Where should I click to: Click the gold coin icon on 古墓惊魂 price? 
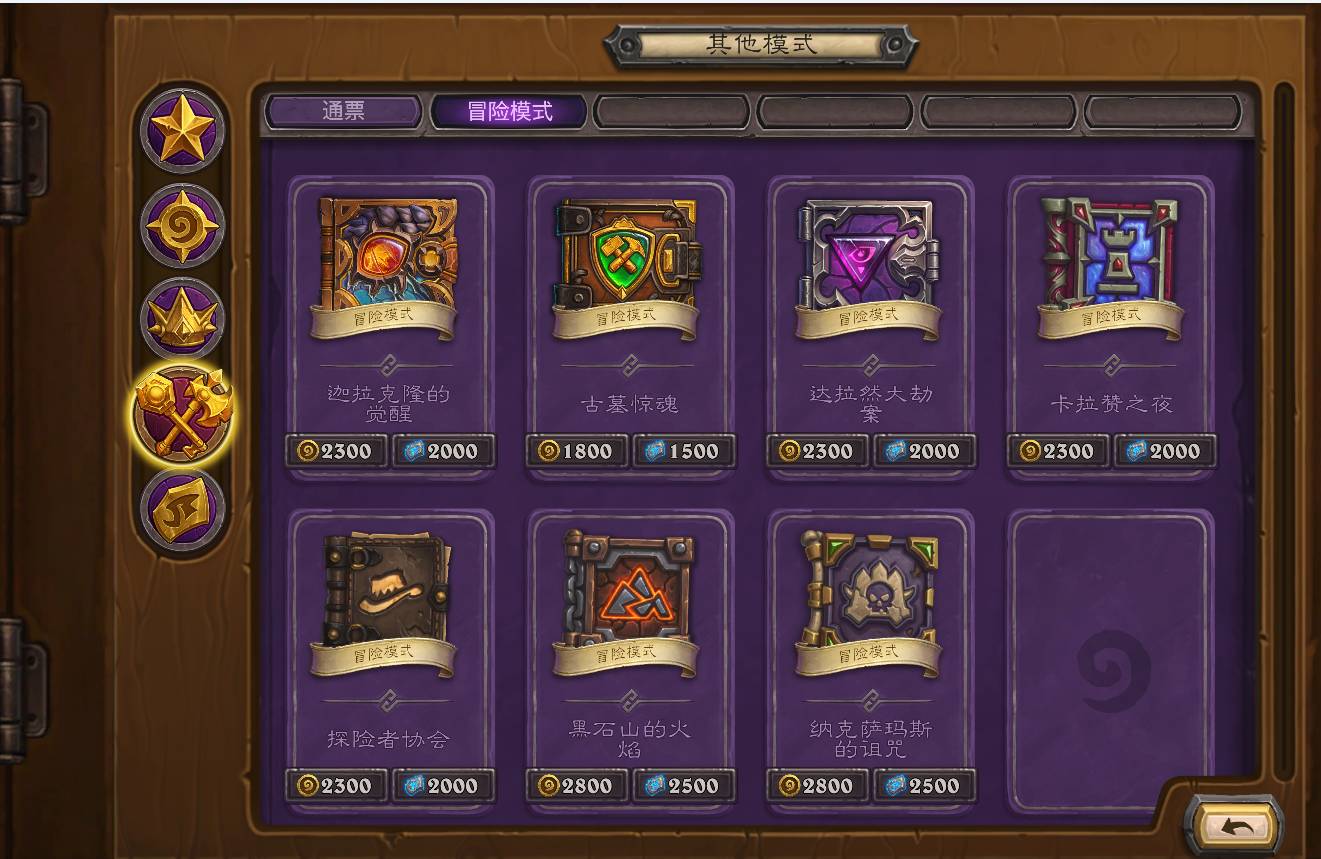pos(548,451)
